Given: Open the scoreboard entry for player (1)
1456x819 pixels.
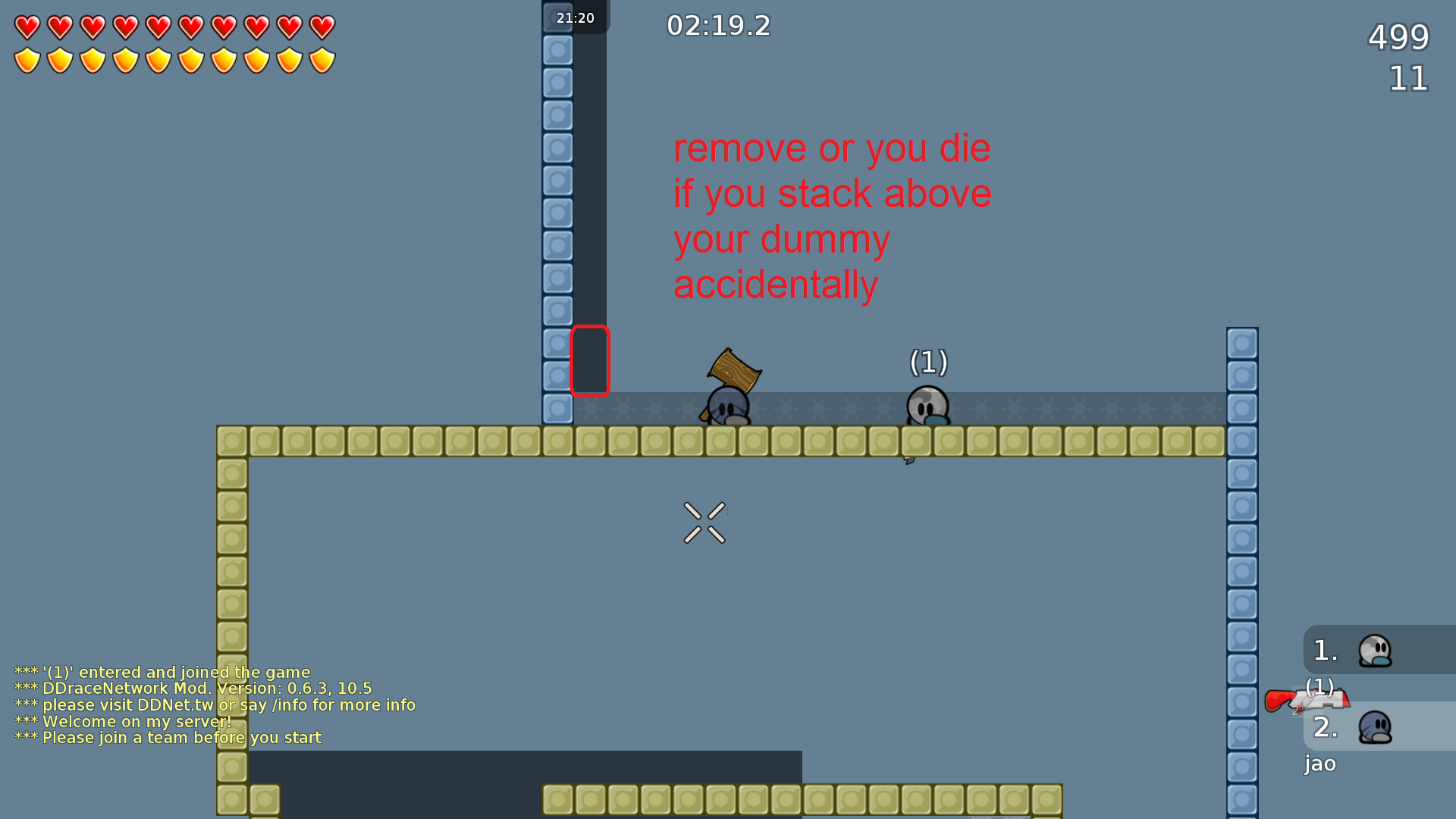Looking at the screenshot, I should coord(1321,687).
